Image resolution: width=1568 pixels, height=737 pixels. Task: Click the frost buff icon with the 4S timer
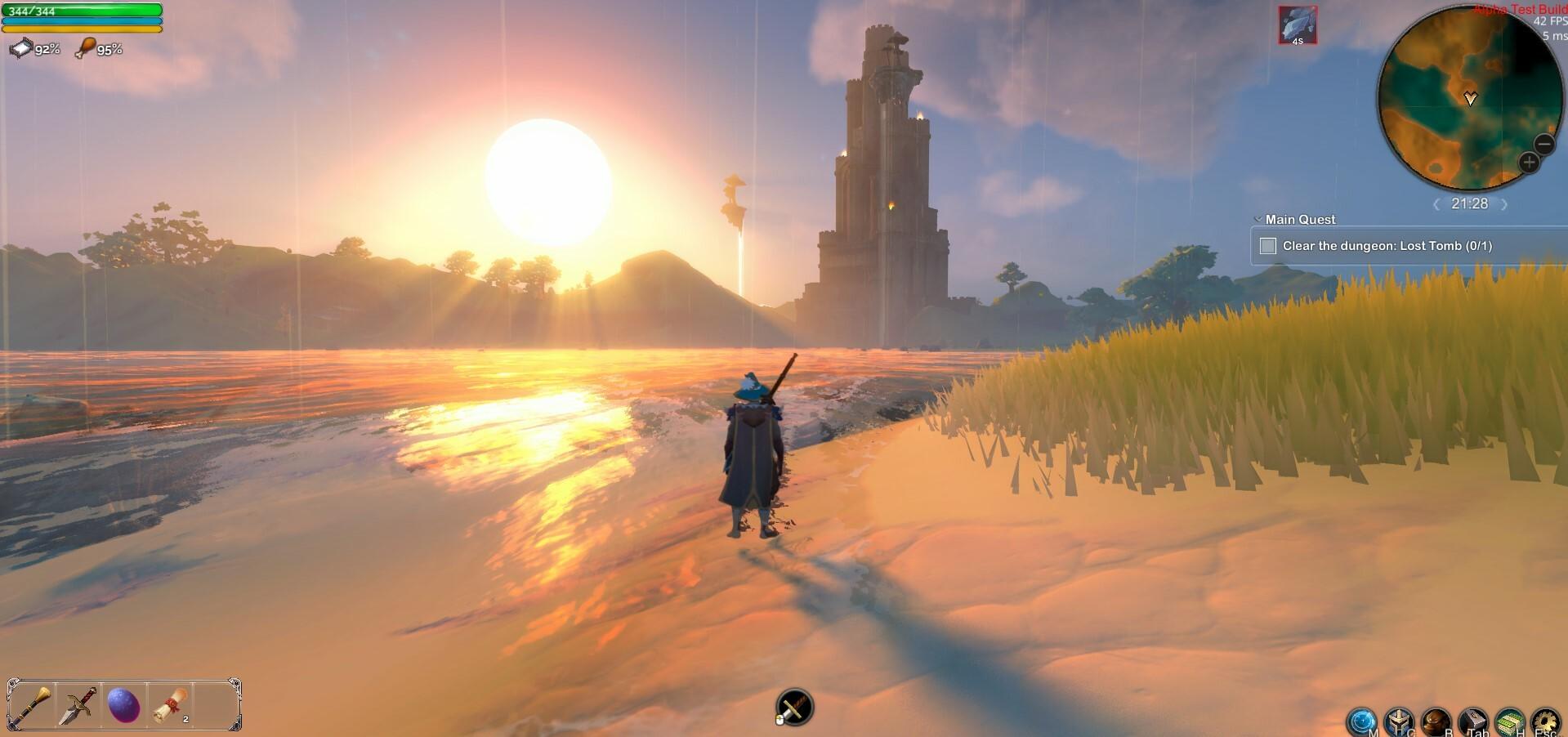tap(1298, 25)
